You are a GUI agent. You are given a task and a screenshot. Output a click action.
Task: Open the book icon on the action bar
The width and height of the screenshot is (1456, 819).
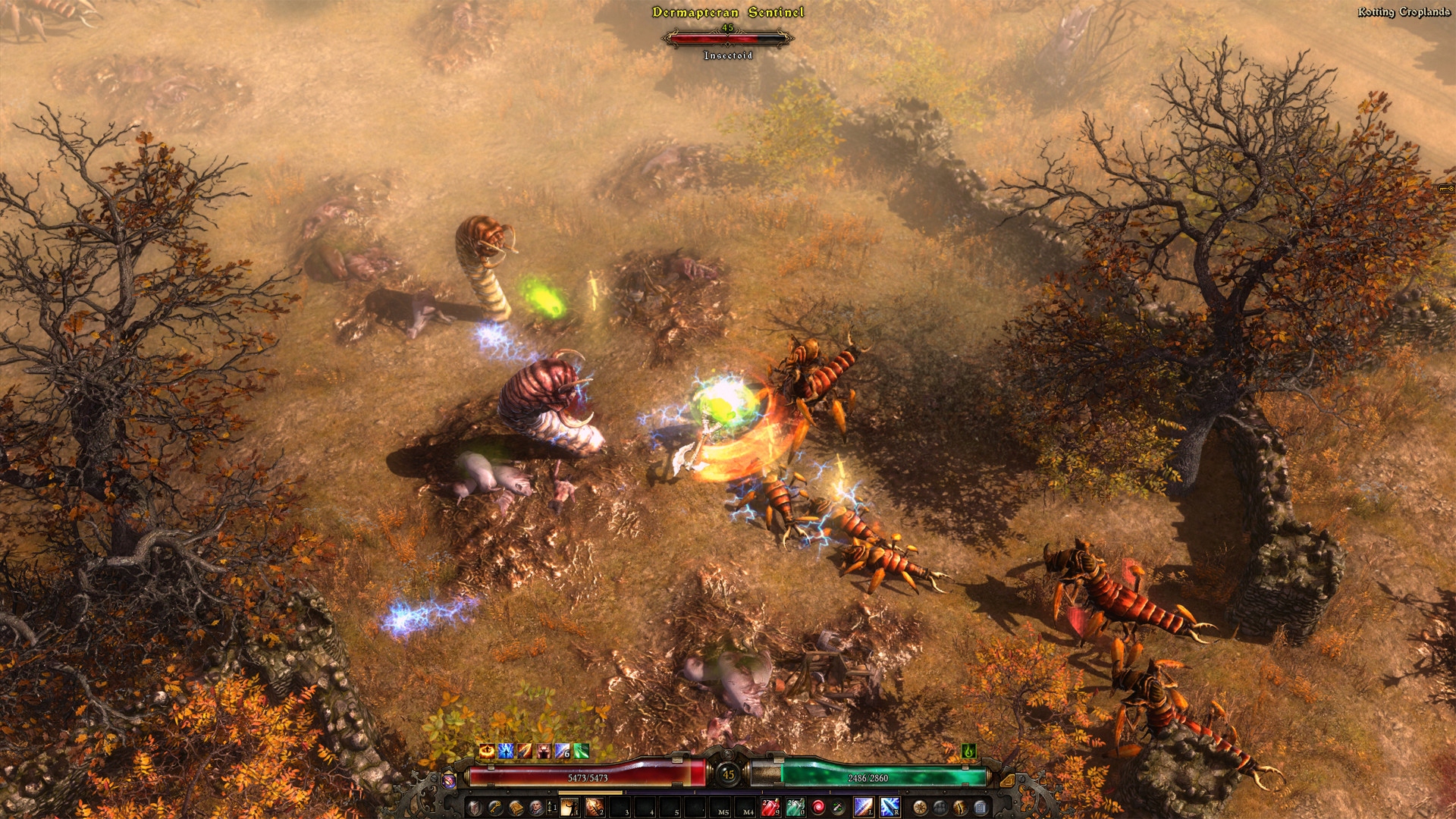pyautogui.click(x=516, y=806)
